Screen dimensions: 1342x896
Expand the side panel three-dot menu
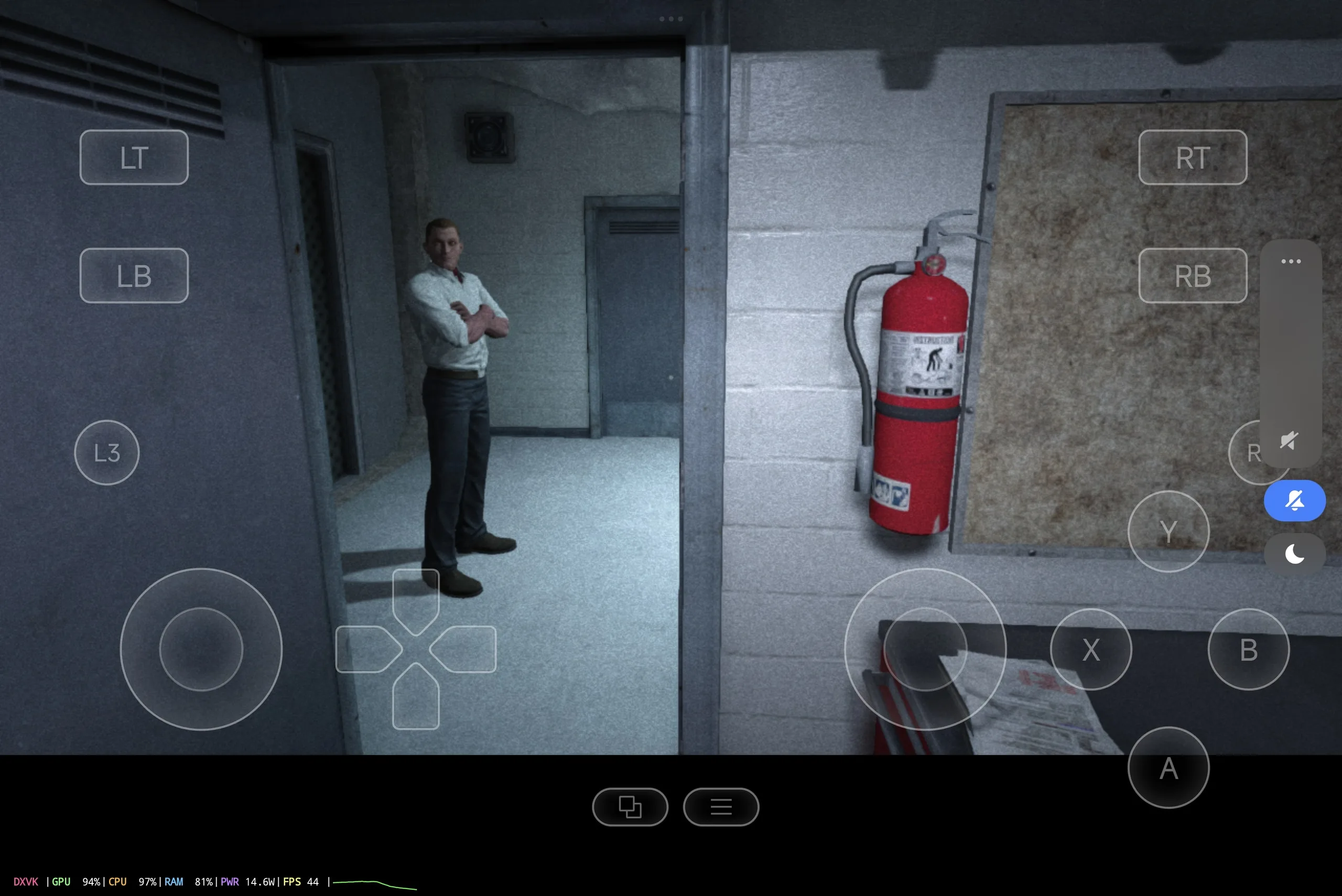pyautogui.click(x=1291, y=261)
